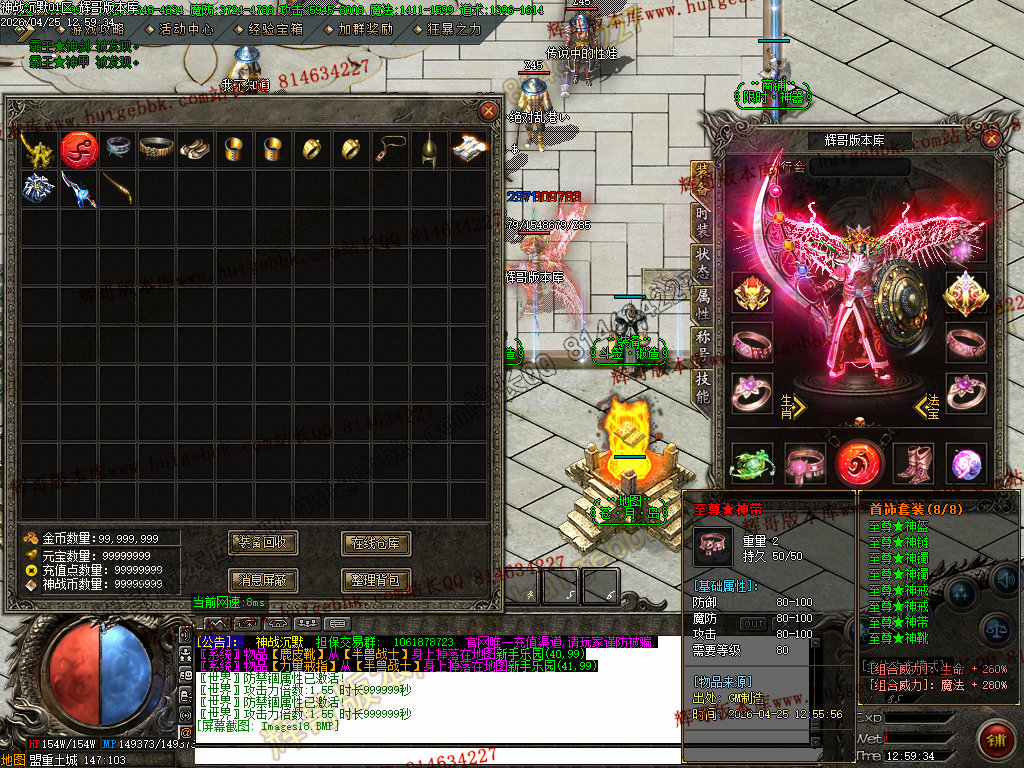Screen dimensions: 1024x768
Task: Open the 在线仓库 online warehouse
Action: [376, 543]
